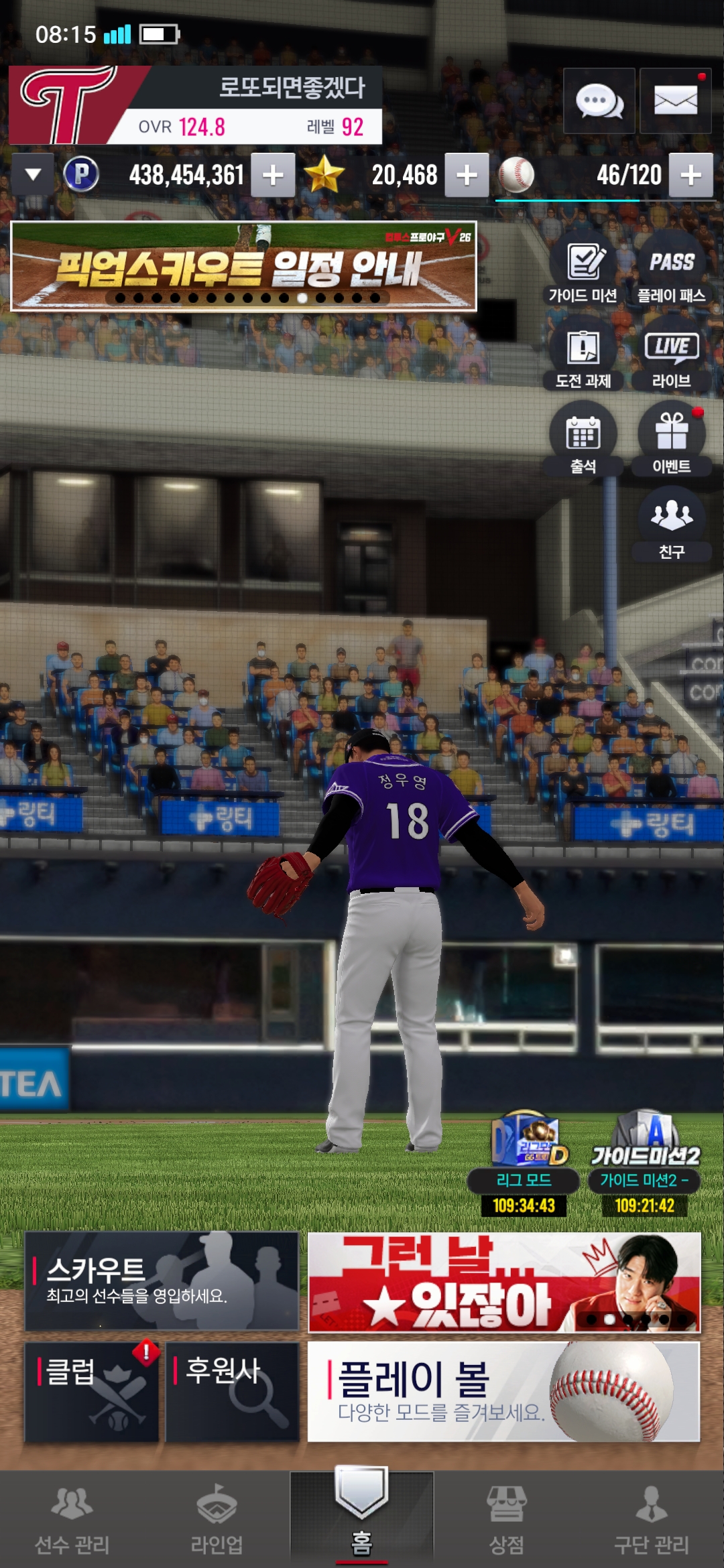724x1568 pixels.
Task: Open the mailbox envelope icon
Action: [675, 101]
